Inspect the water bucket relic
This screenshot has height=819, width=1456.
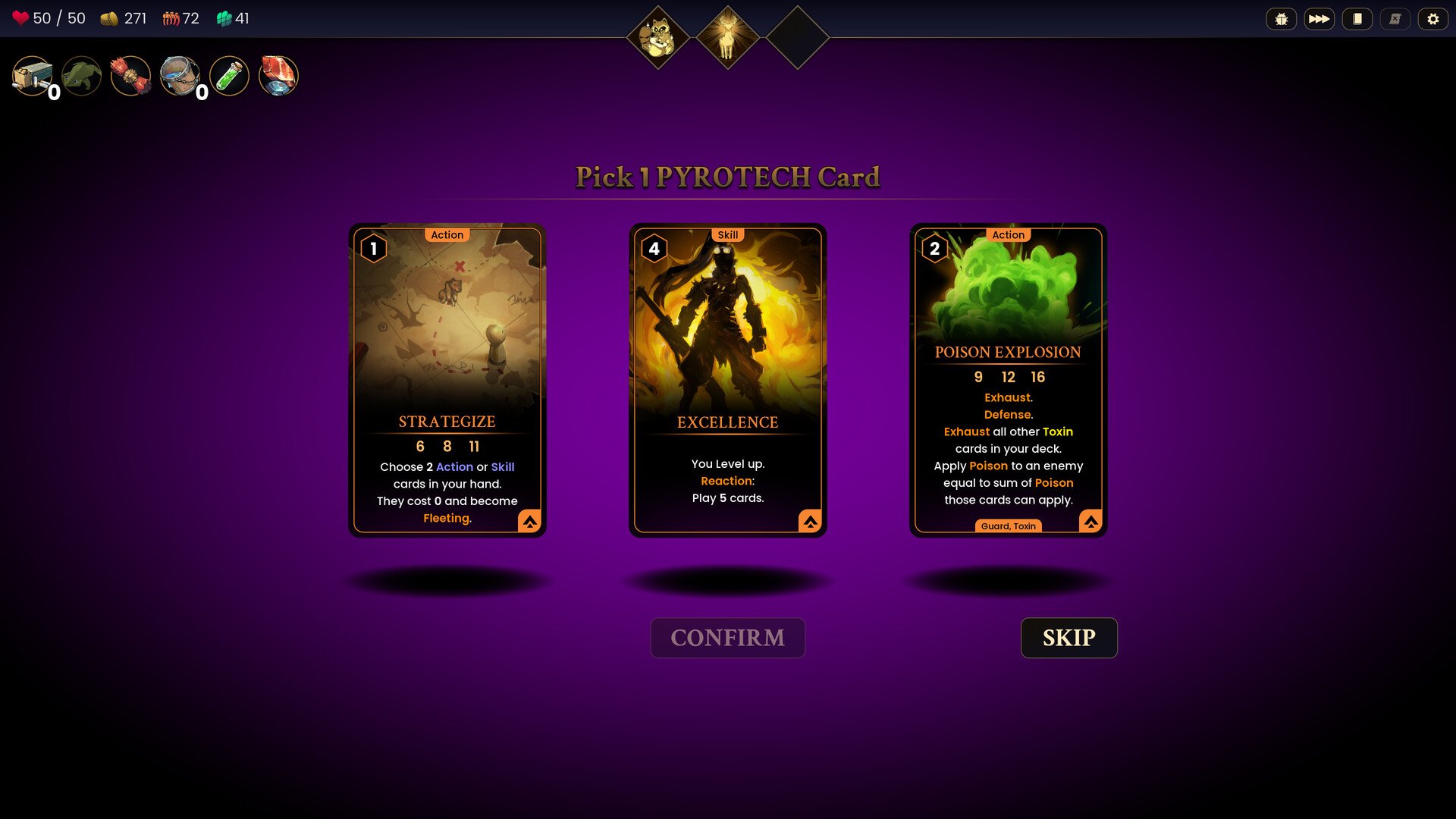tap(180, 76)
